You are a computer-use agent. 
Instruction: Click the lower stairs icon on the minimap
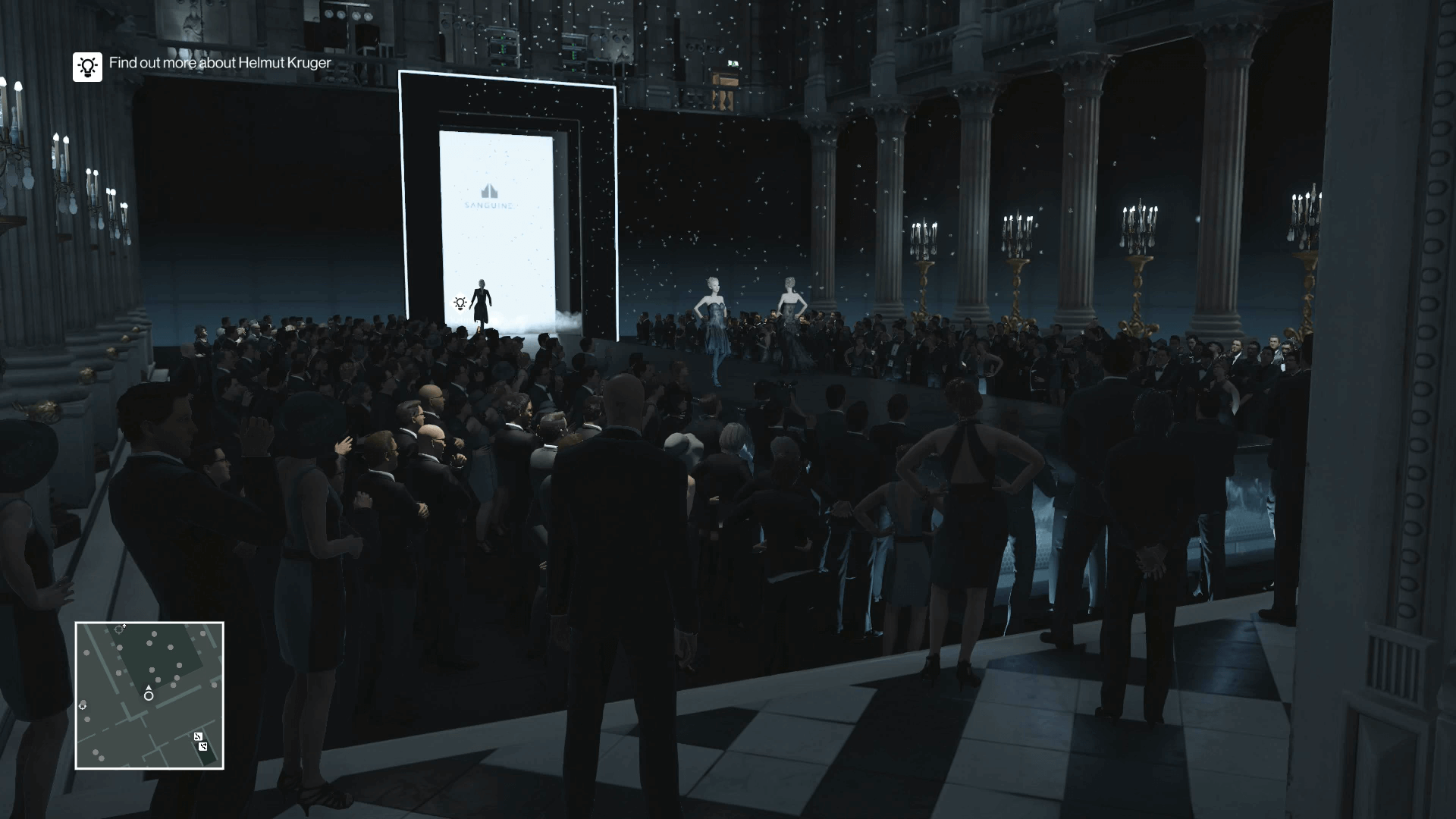(202, 747)
